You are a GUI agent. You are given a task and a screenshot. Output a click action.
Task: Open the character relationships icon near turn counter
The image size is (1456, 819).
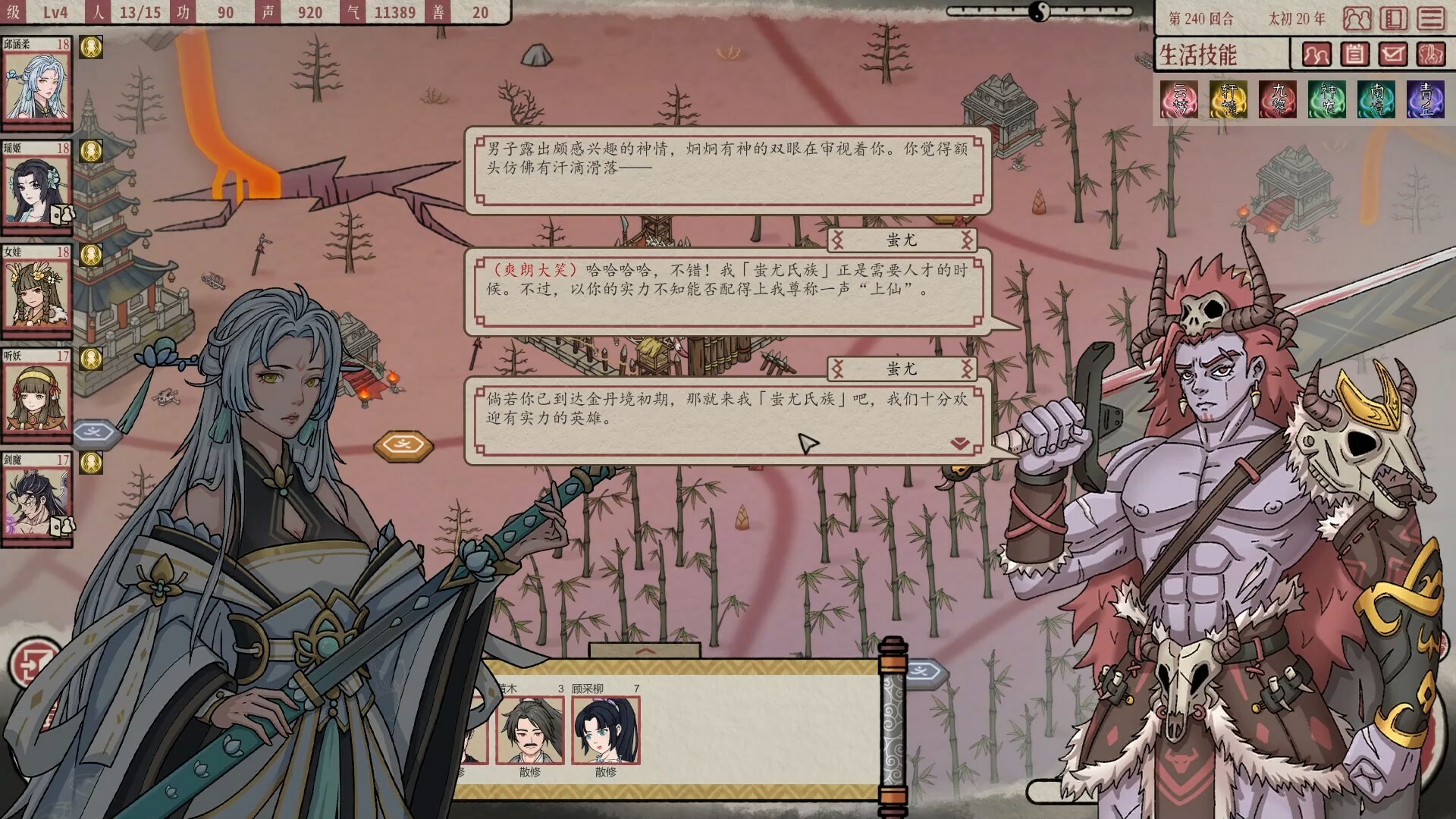(1357, 18)
